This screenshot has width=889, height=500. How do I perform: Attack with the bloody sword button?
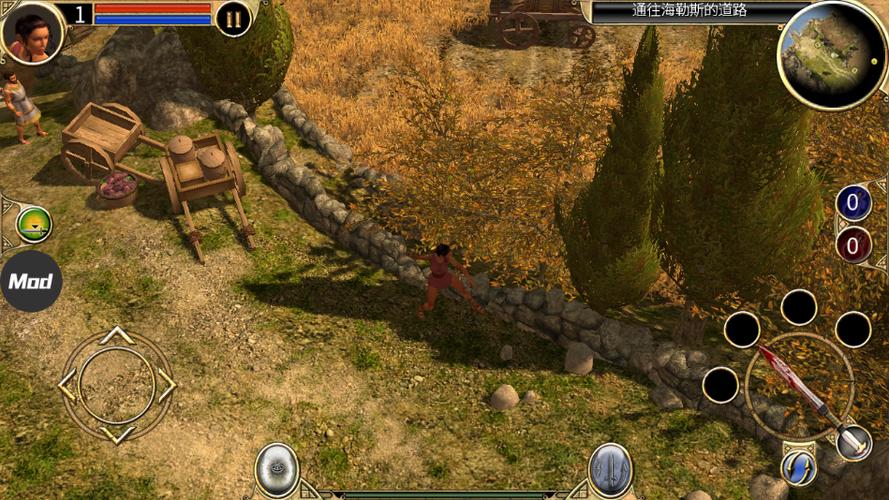(x=798, y=386)
